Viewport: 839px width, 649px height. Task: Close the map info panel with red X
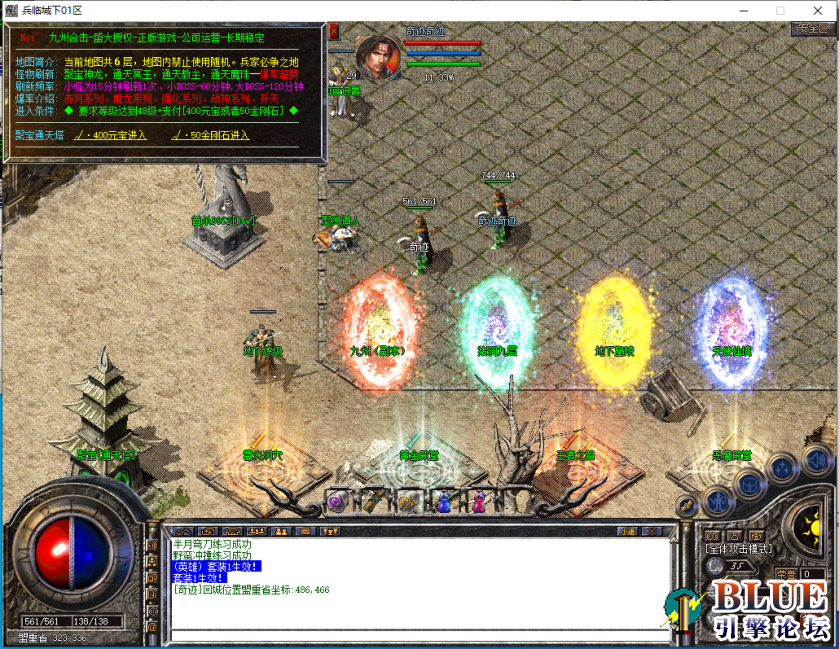[x=334, y=31]
